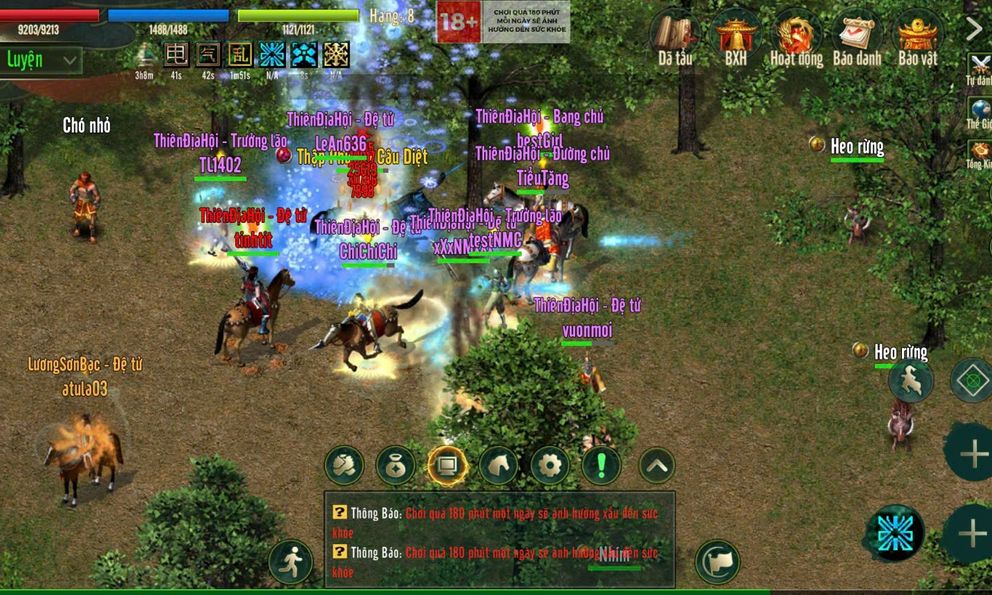Viewport: 992px width, 595px height.
Task: Click the green exclamation mark icon
Action: point(602,465)
